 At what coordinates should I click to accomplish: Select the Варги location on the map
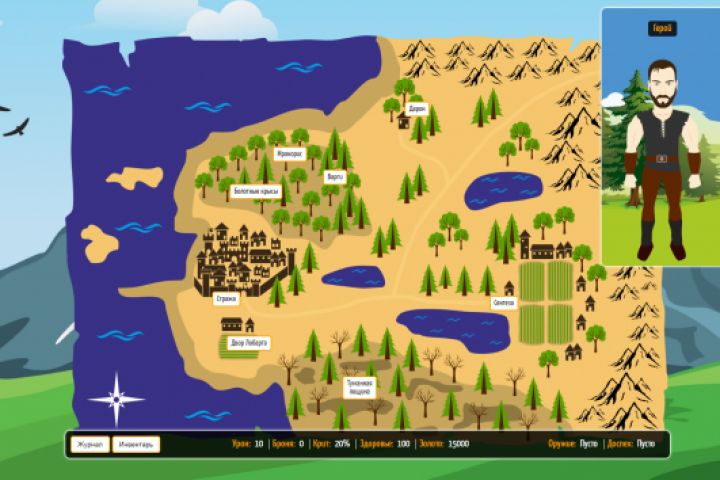[x=334, y=176]
